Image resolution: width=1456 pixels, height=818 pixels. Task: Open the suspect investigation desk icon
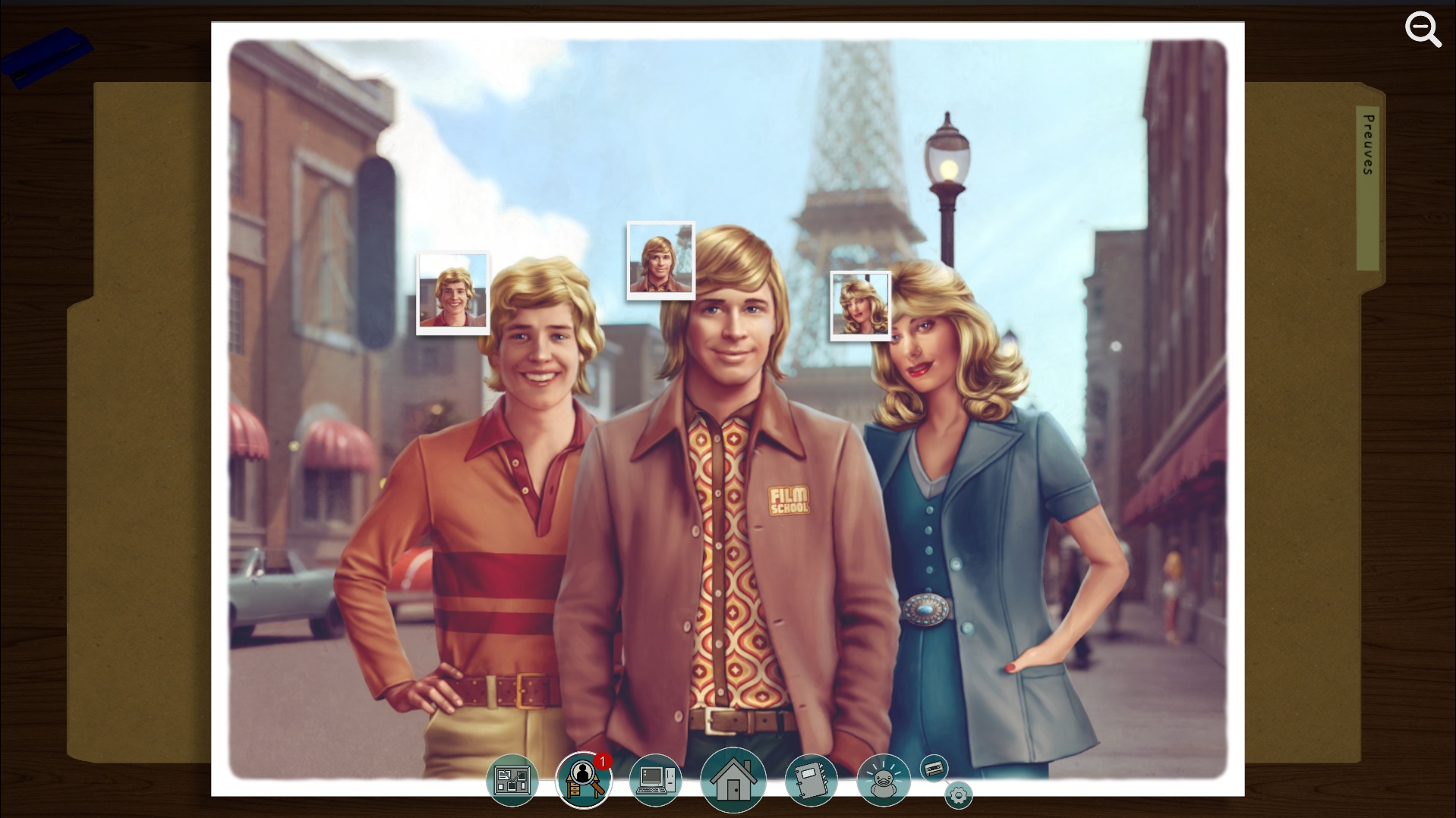coord(583,780)
